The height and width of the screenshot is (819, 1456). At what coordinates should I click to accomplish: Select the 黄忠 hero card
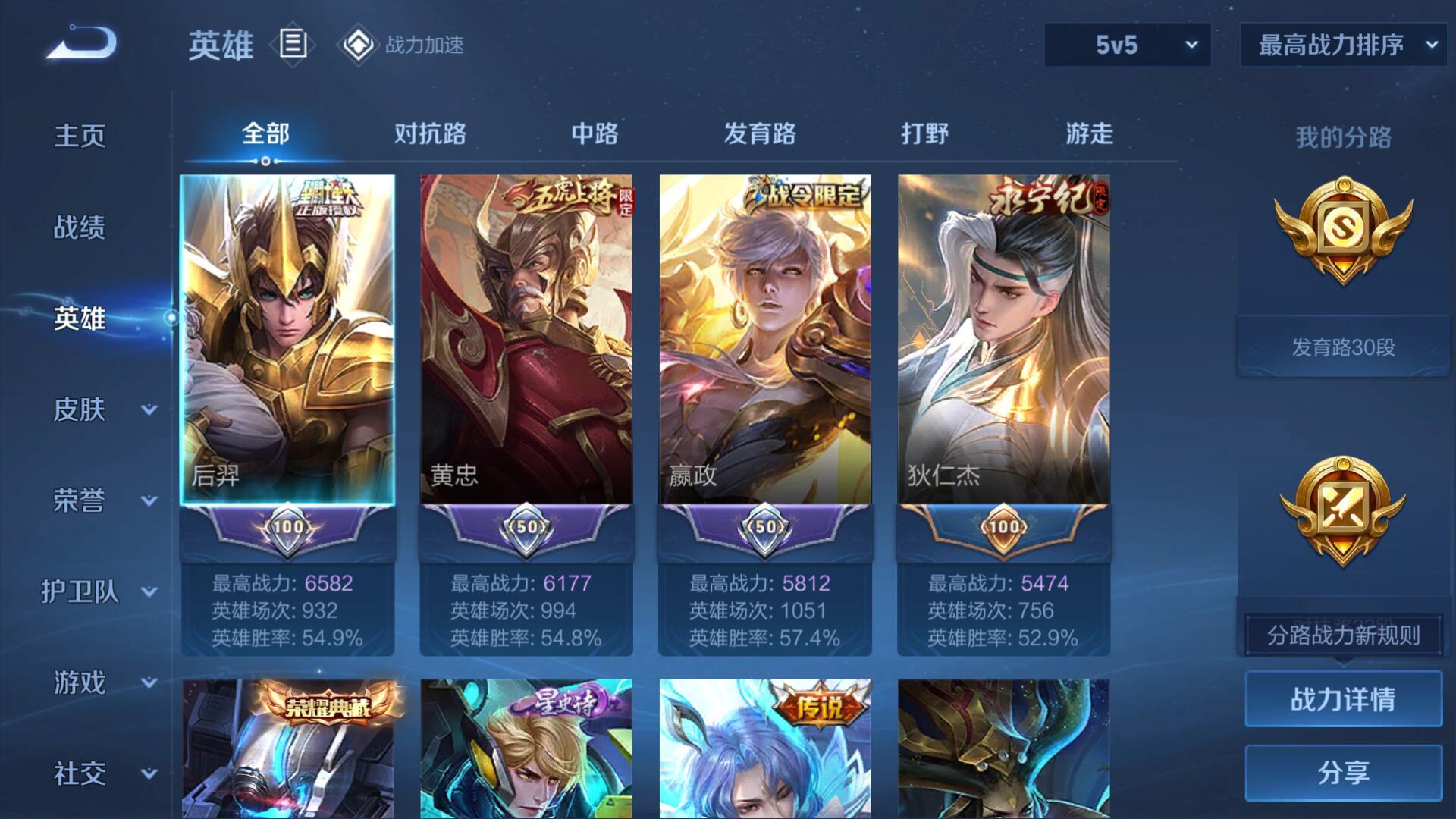pos(526,340)
